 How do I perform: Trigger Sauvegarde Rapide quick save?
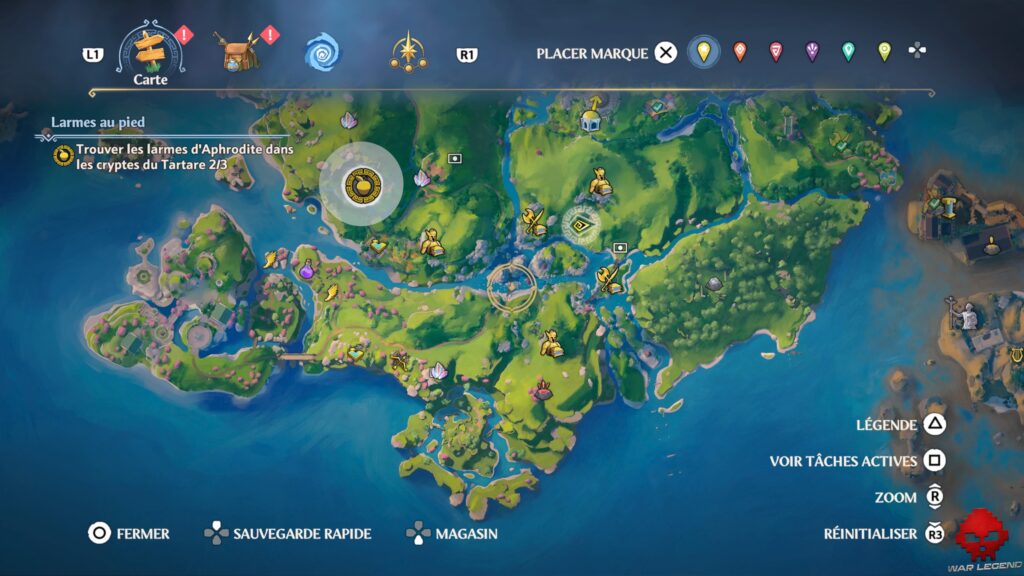click(x=288, y=534)
